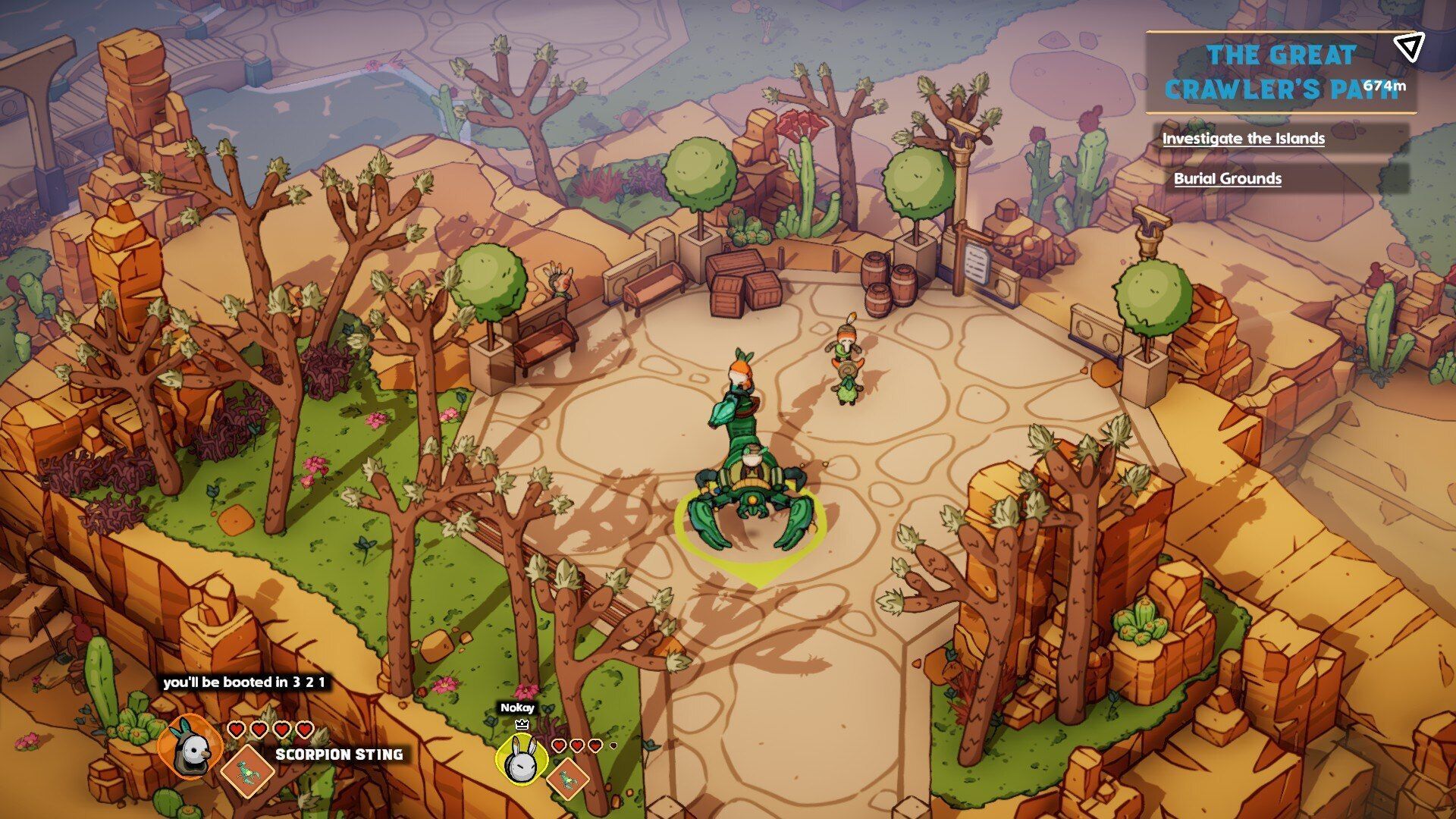Click the hooded bird player portrait

pos(190,748)
